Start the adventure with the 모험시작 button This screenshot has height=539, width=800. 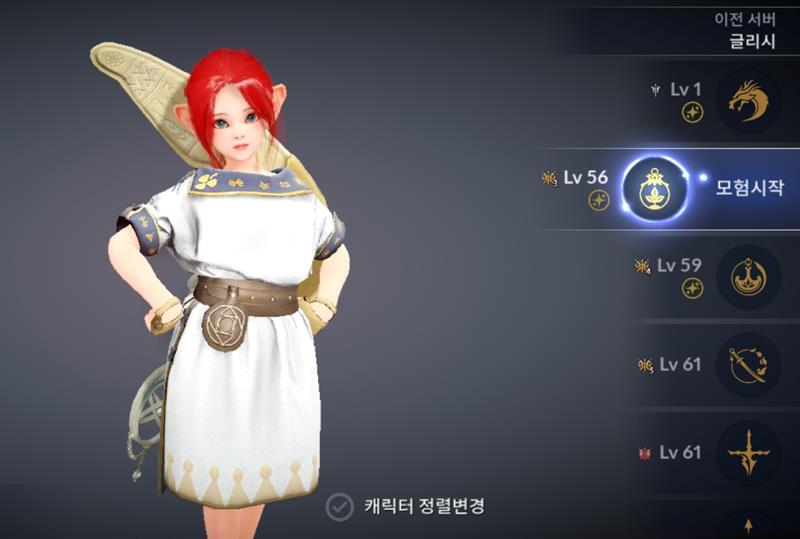tap(749, 187)
